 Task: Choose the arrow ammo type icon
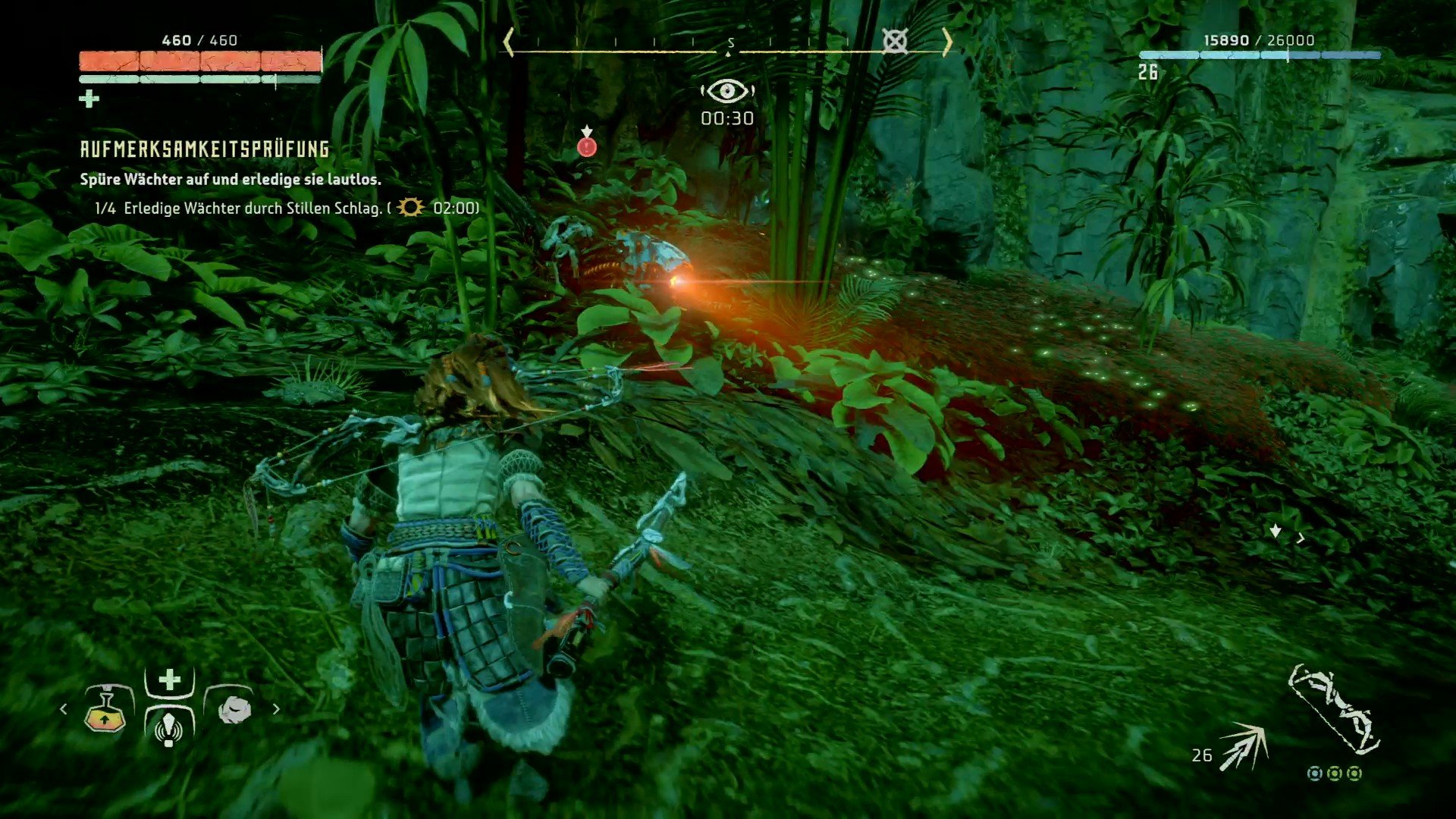(x=1243, y=747)
